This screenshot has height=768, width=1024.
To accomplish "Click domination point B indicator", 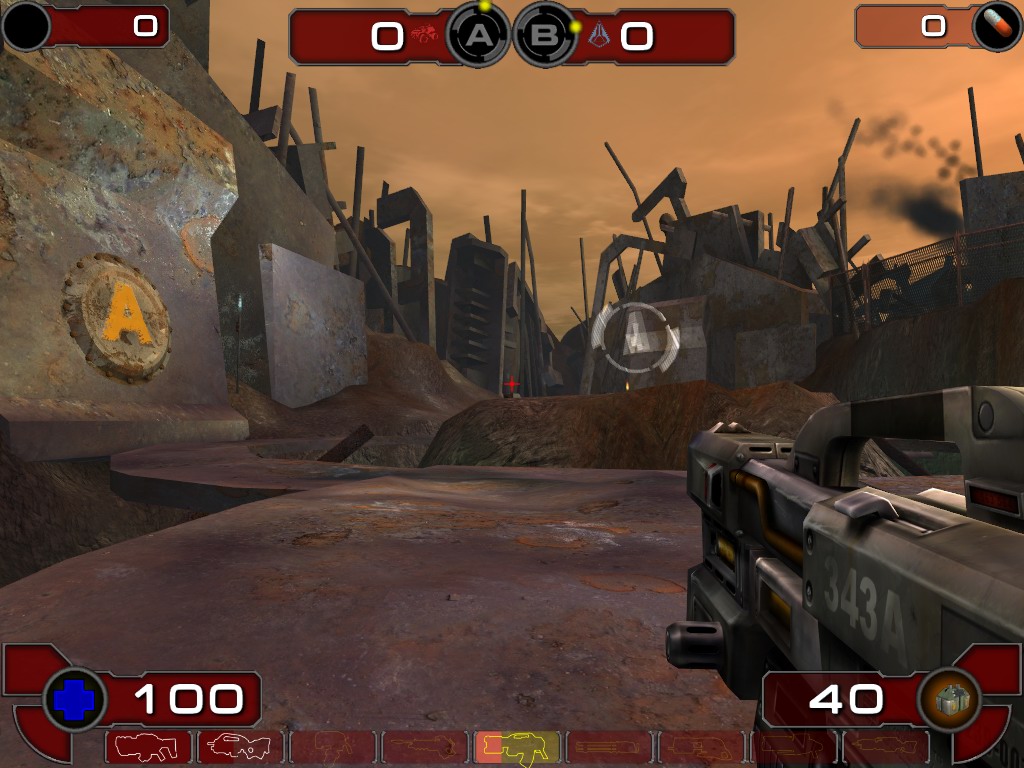I will pyautogui.click(x=546, y=36).
